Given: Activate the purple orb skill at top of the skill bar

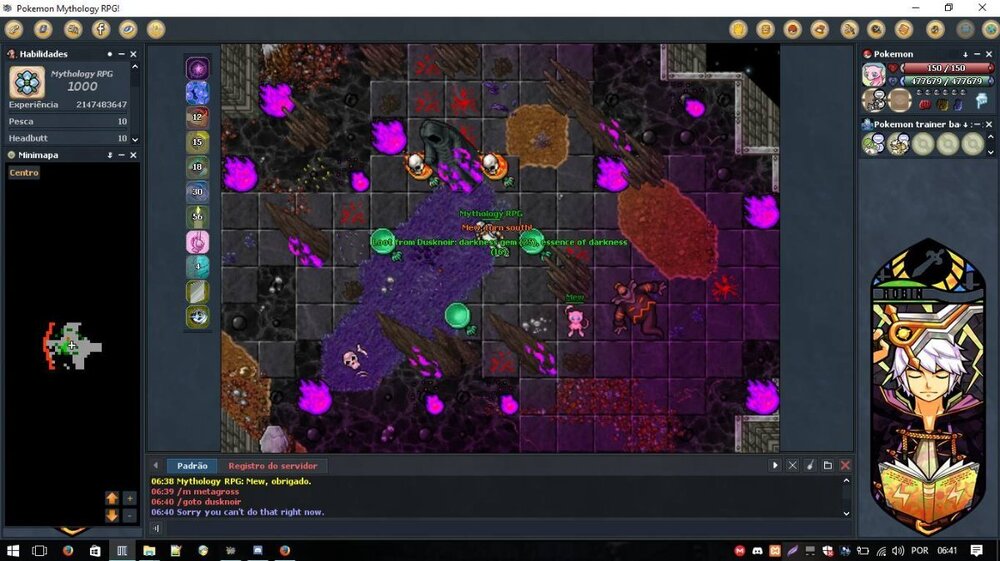Looking at the screenshot, I should click(x=198, y=69).
